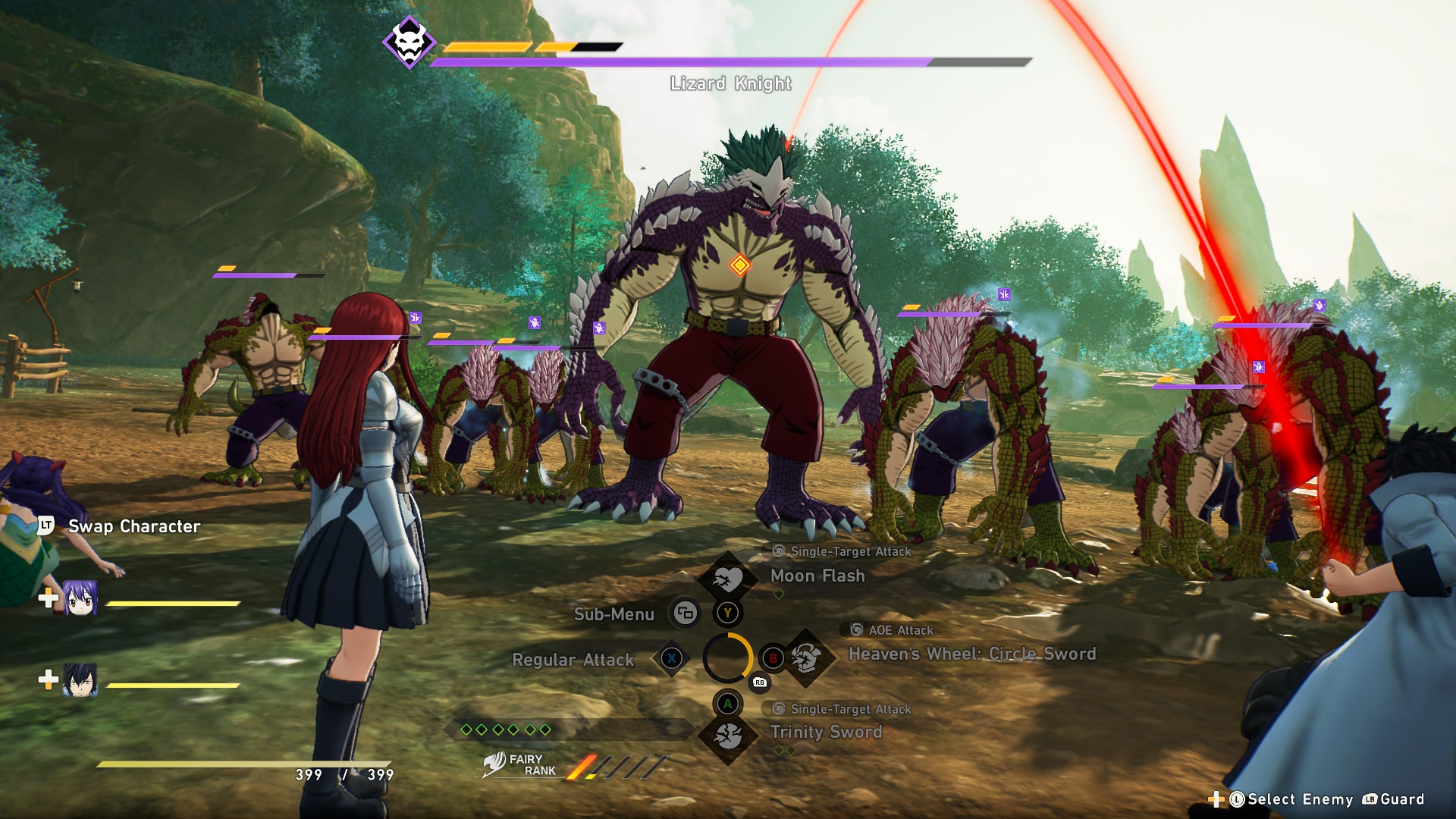The height and width of the screenshot is (819, 1456).
Task: Select the Trinity Sword skill
Action: (826, 732)
